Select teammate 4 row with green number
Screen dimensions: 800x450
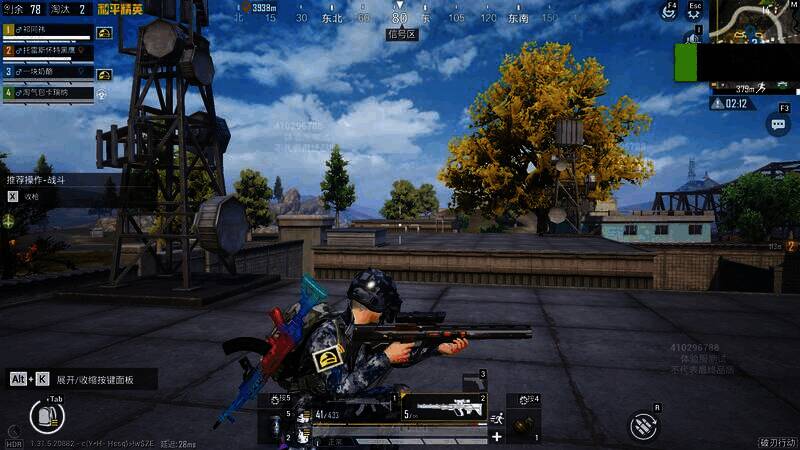coord(45,93)
